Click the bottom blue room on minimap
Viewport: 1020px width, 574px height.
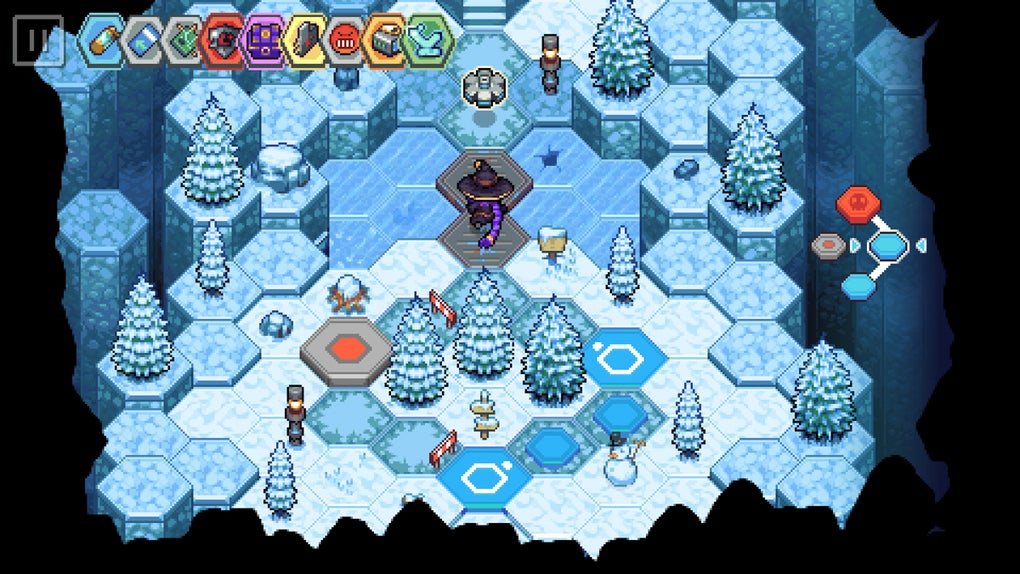[x=858, y=286]
